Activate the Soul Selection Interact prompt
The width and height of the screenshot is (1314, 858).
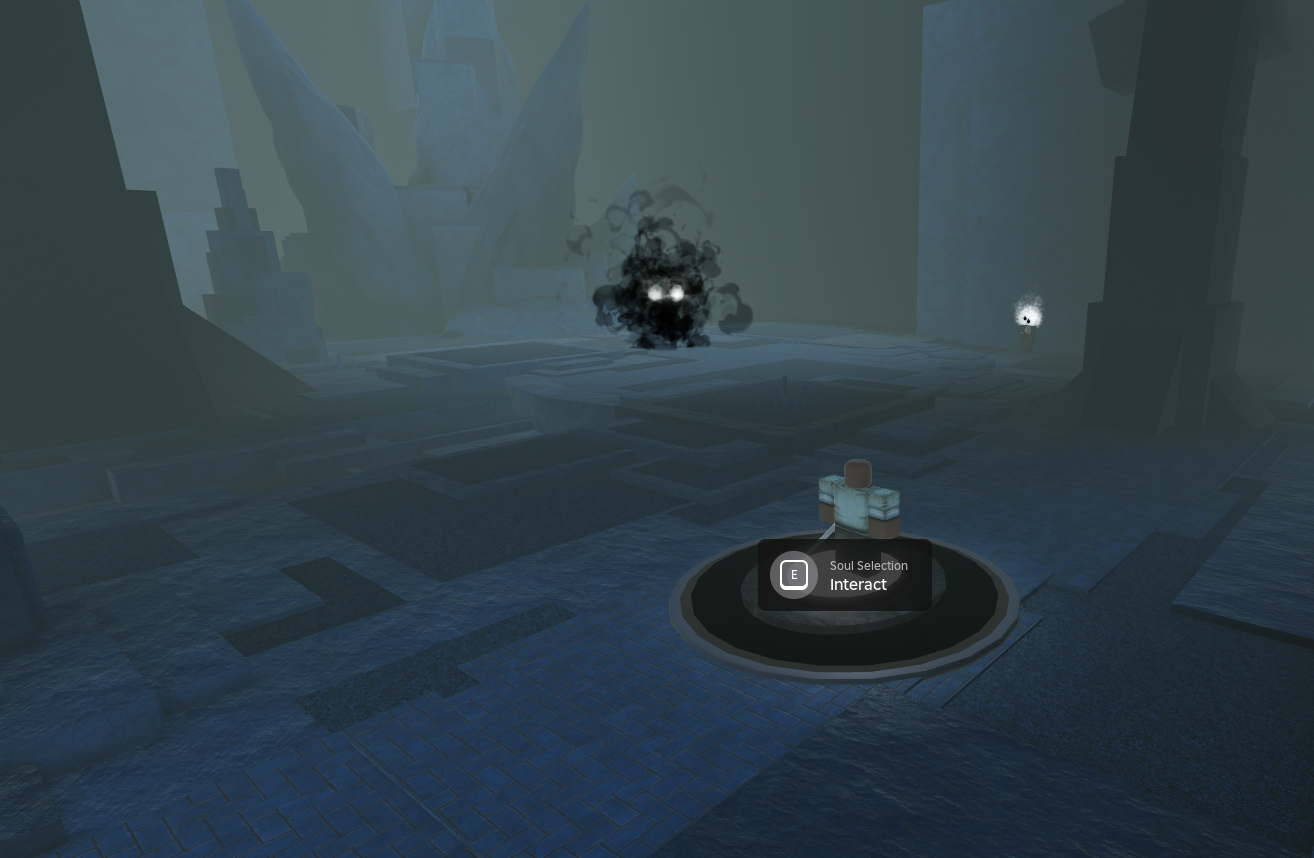(844, 575)
